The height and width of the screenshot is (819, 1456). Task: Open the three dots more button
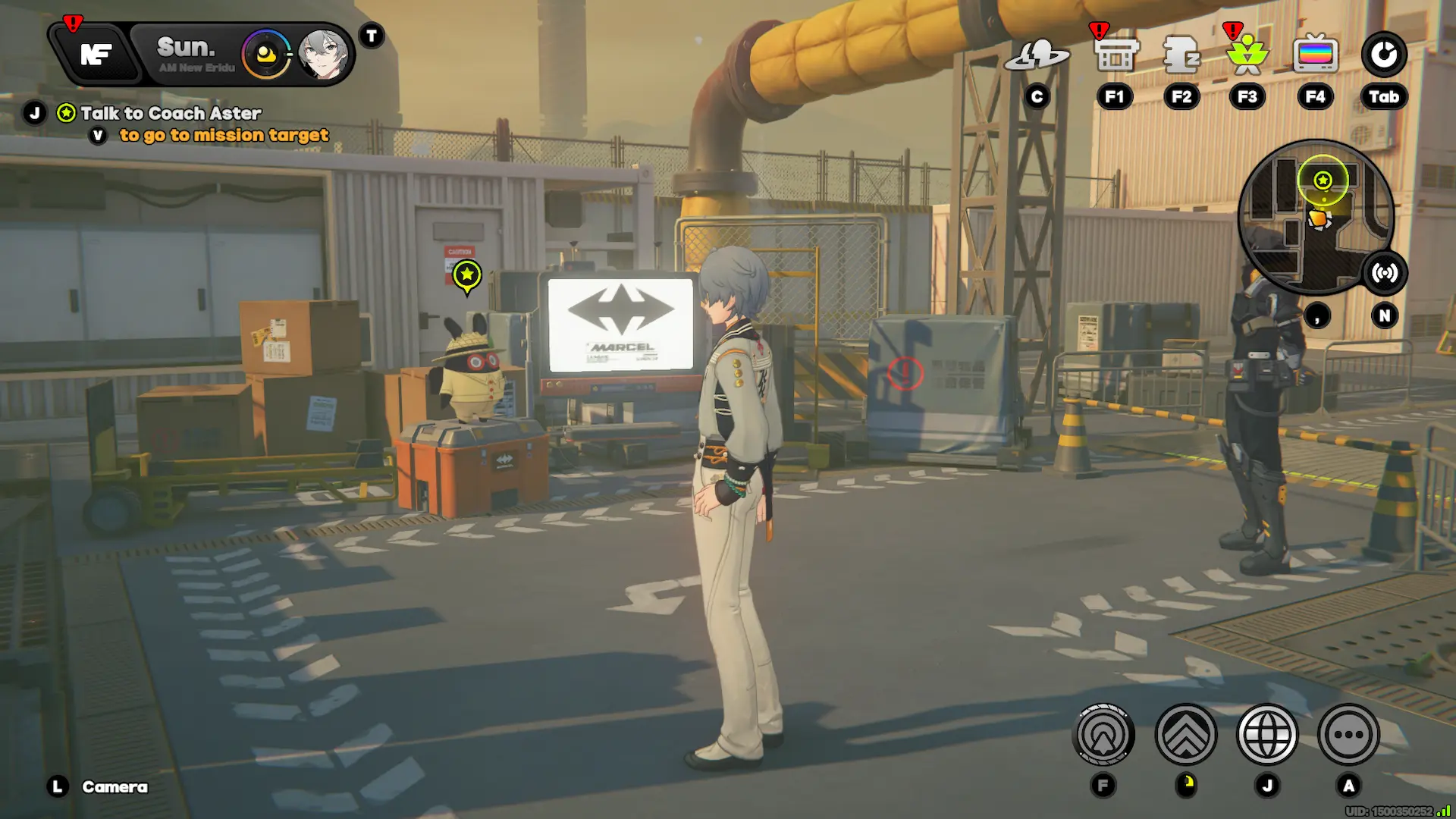pyautogui.click(x=1348, y=734)
